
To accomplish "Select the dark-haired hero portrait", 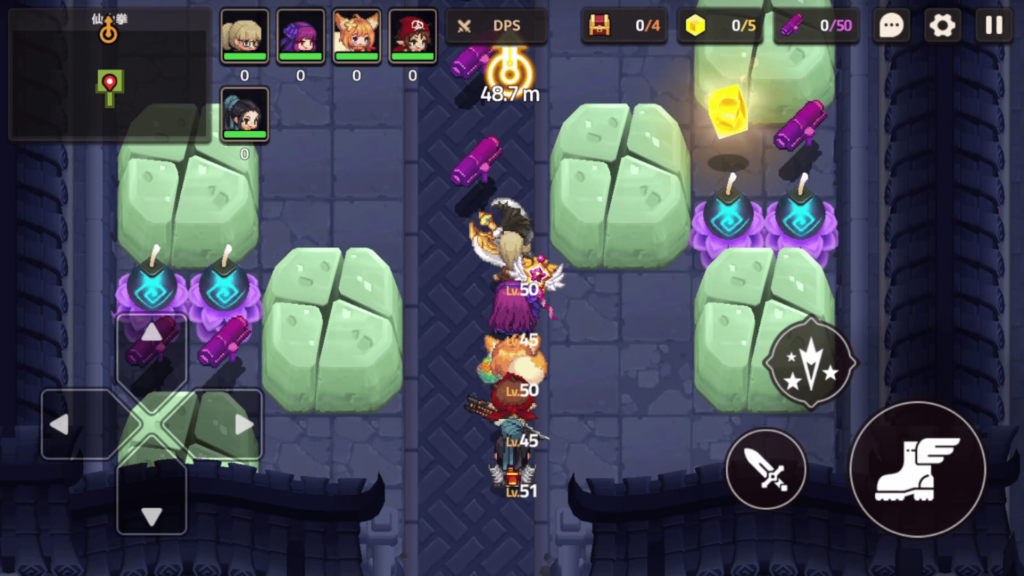I will tap(244, 113).
